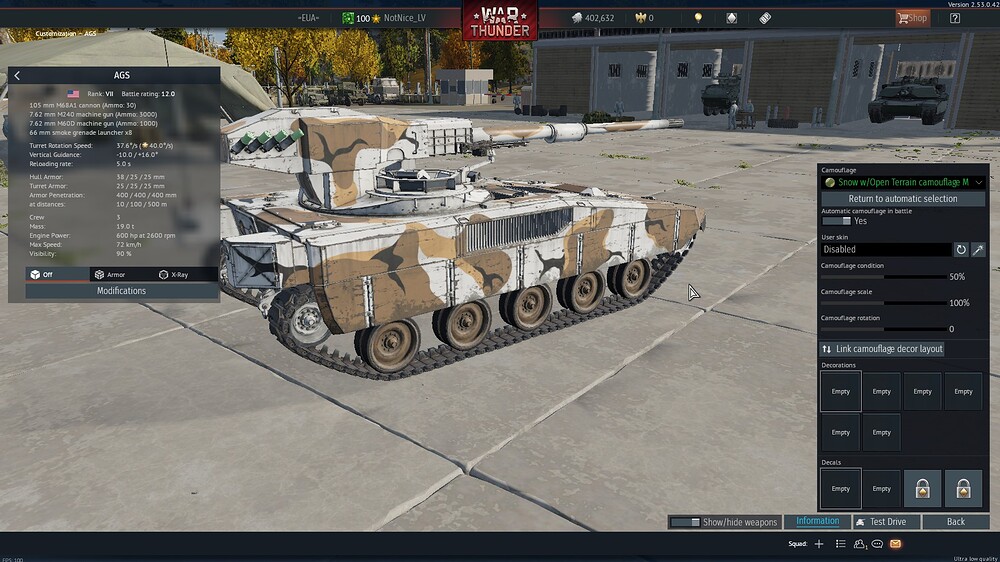Start a Test Drive
1000x562 pixels.
click(886, 522)
